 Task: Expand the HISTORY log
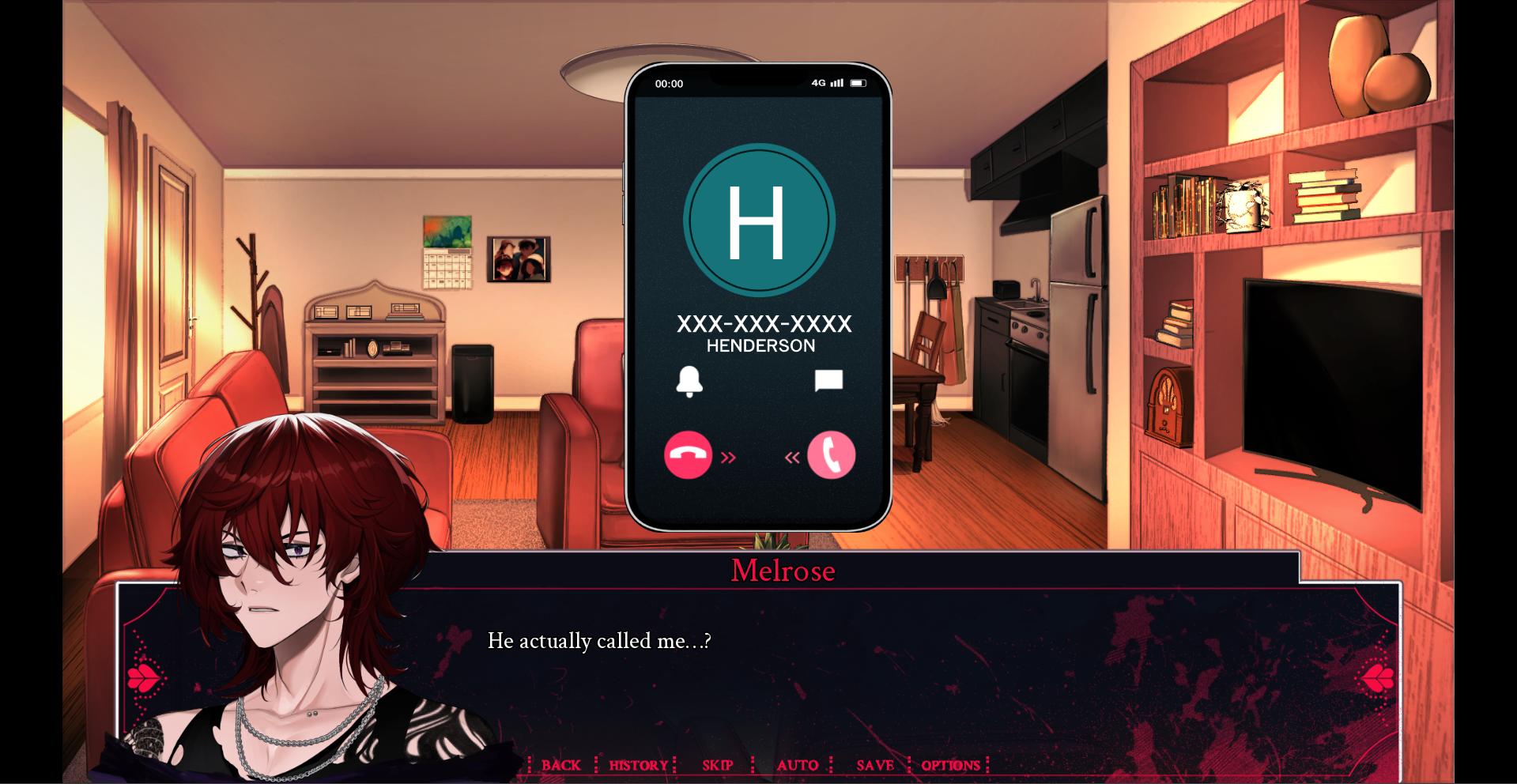[x=637, y=765]
